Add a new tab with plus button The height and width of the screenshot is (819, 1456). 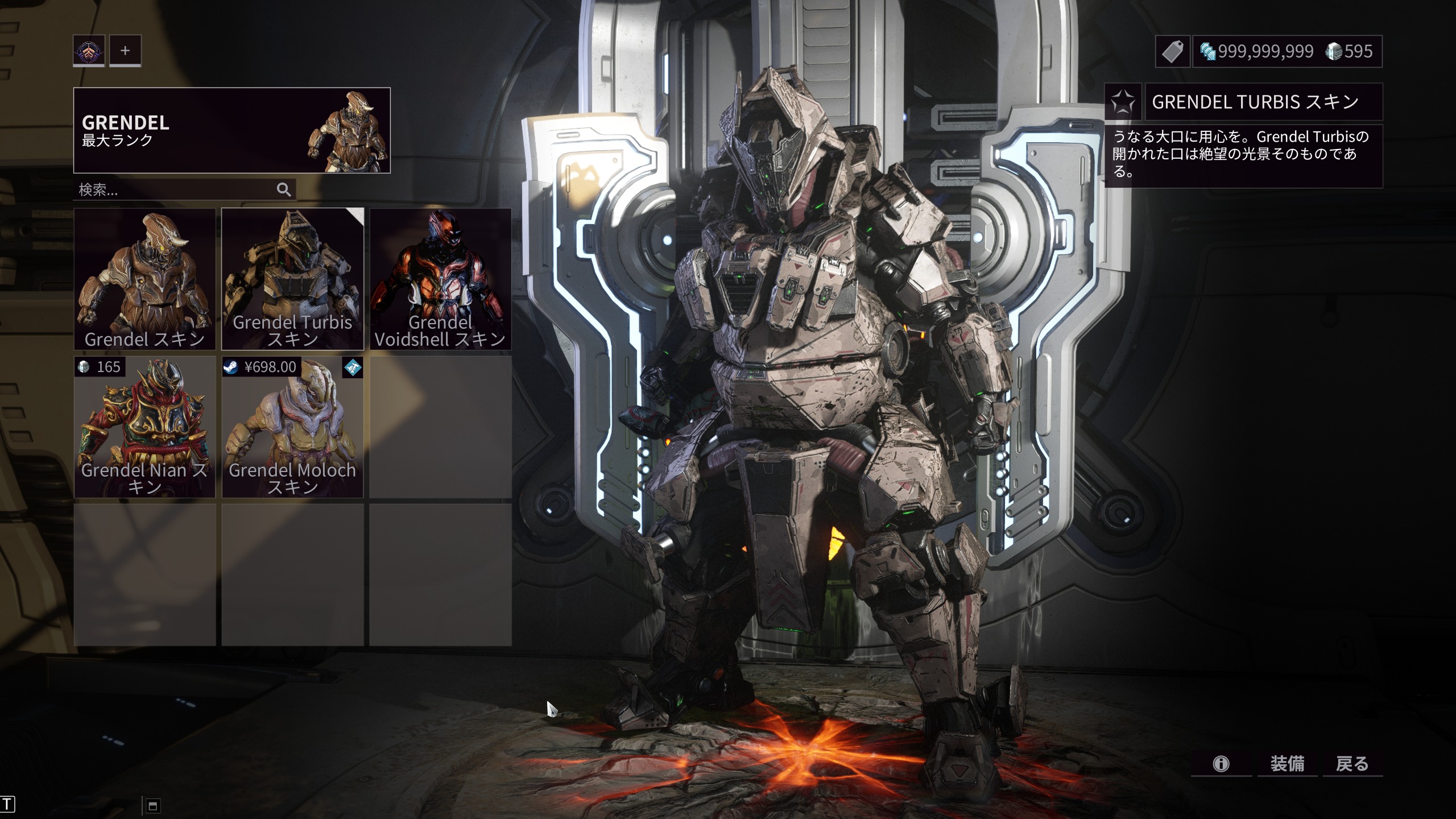(x=125, y=51)
